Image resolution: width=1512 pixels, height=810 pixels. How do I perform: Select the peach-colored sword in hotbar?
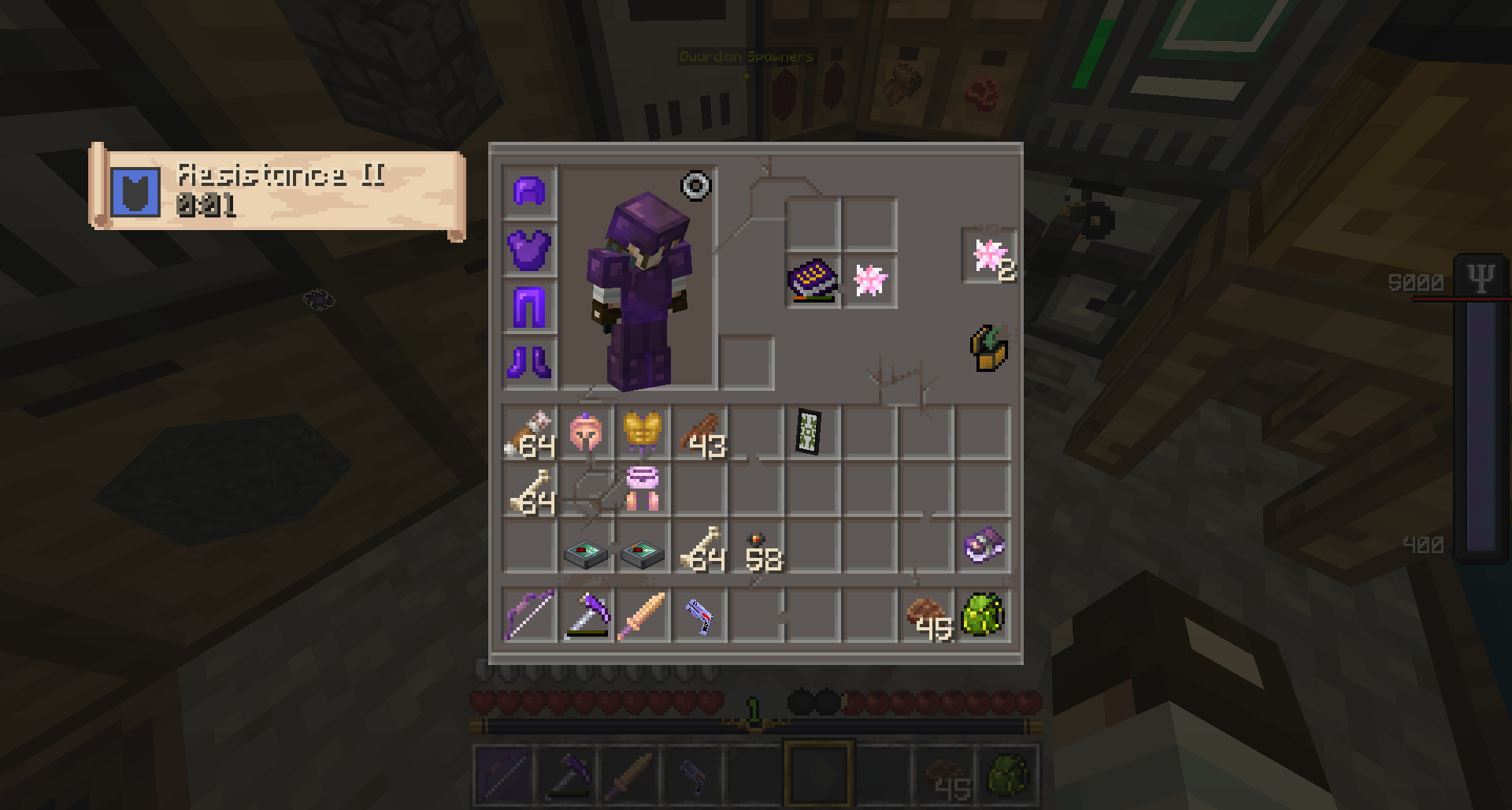pyautogui.click(x=642, y=615)
